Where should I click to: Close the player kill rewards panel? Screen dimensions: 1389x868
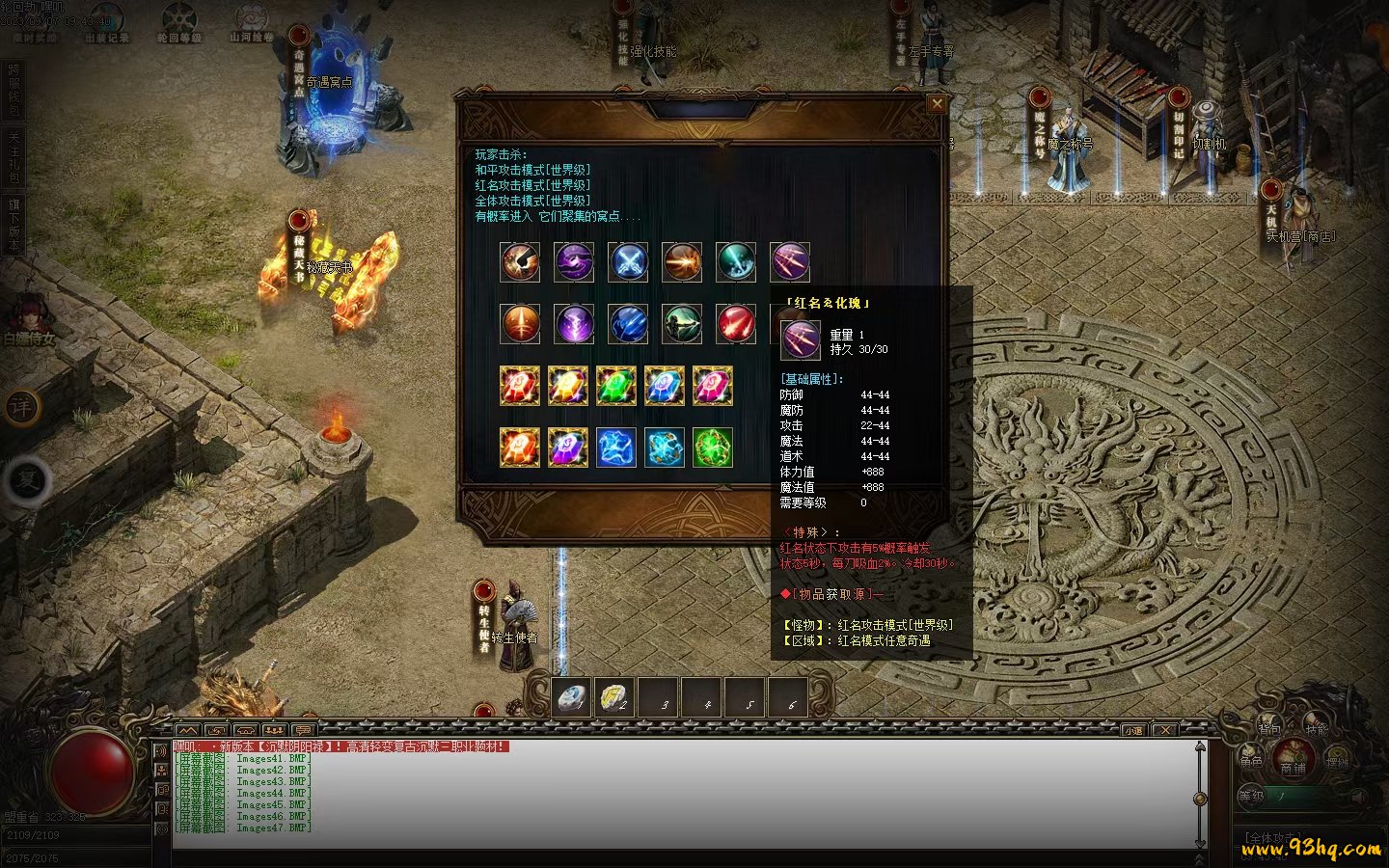coord(936,104)
